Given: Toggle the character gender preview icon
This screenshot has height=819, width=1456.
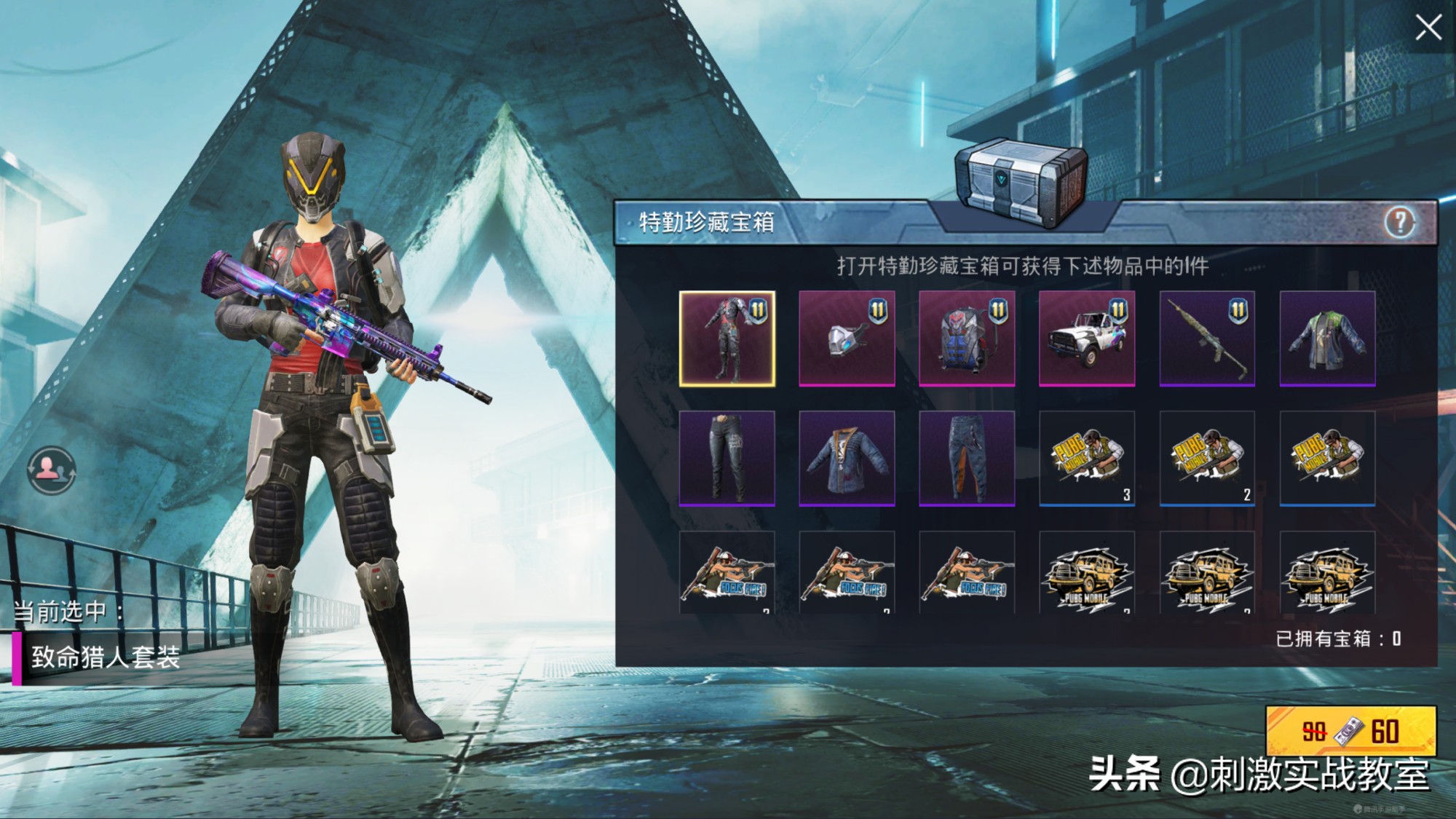Looking at the screenshot, I should 50,470.
